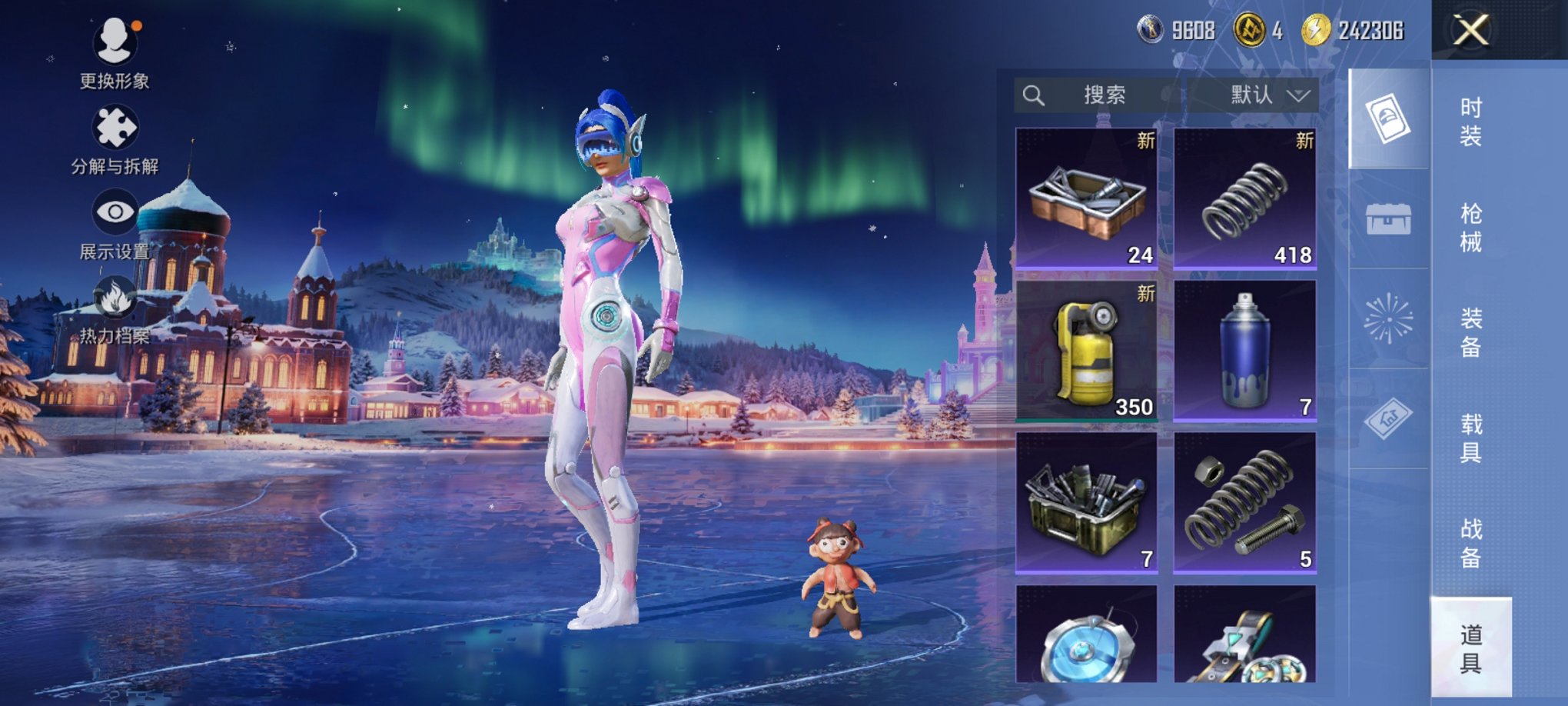
Task: Switch to the 载具 vehicle tab
Action: click(x=1470, y=438)
